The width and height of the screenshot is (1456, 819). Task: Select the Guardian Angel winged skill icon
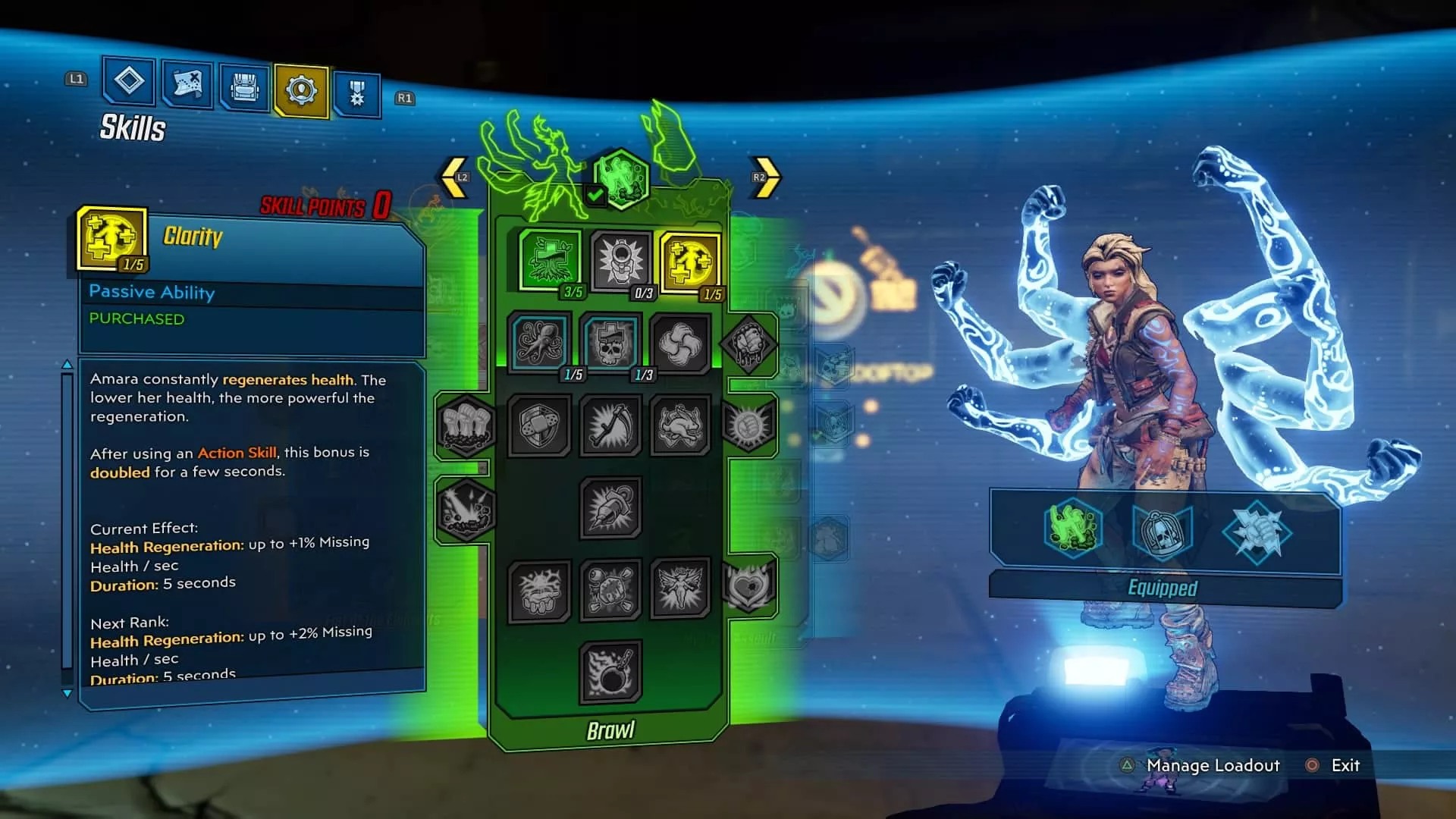coord(679,590)
